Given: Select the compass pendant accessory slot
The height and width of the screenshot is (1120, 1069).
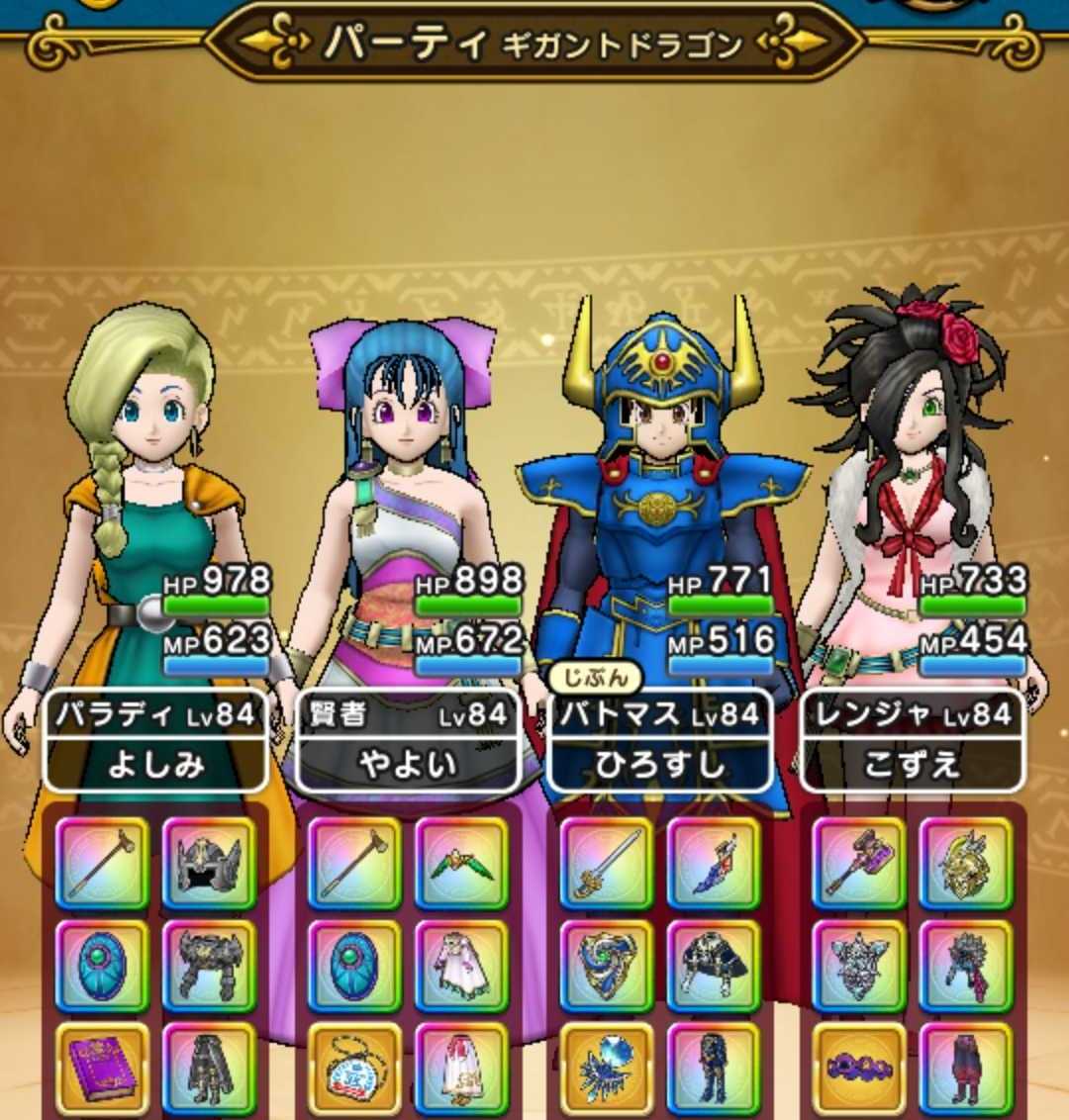Looking at the screenshot, I should 354,1070.
